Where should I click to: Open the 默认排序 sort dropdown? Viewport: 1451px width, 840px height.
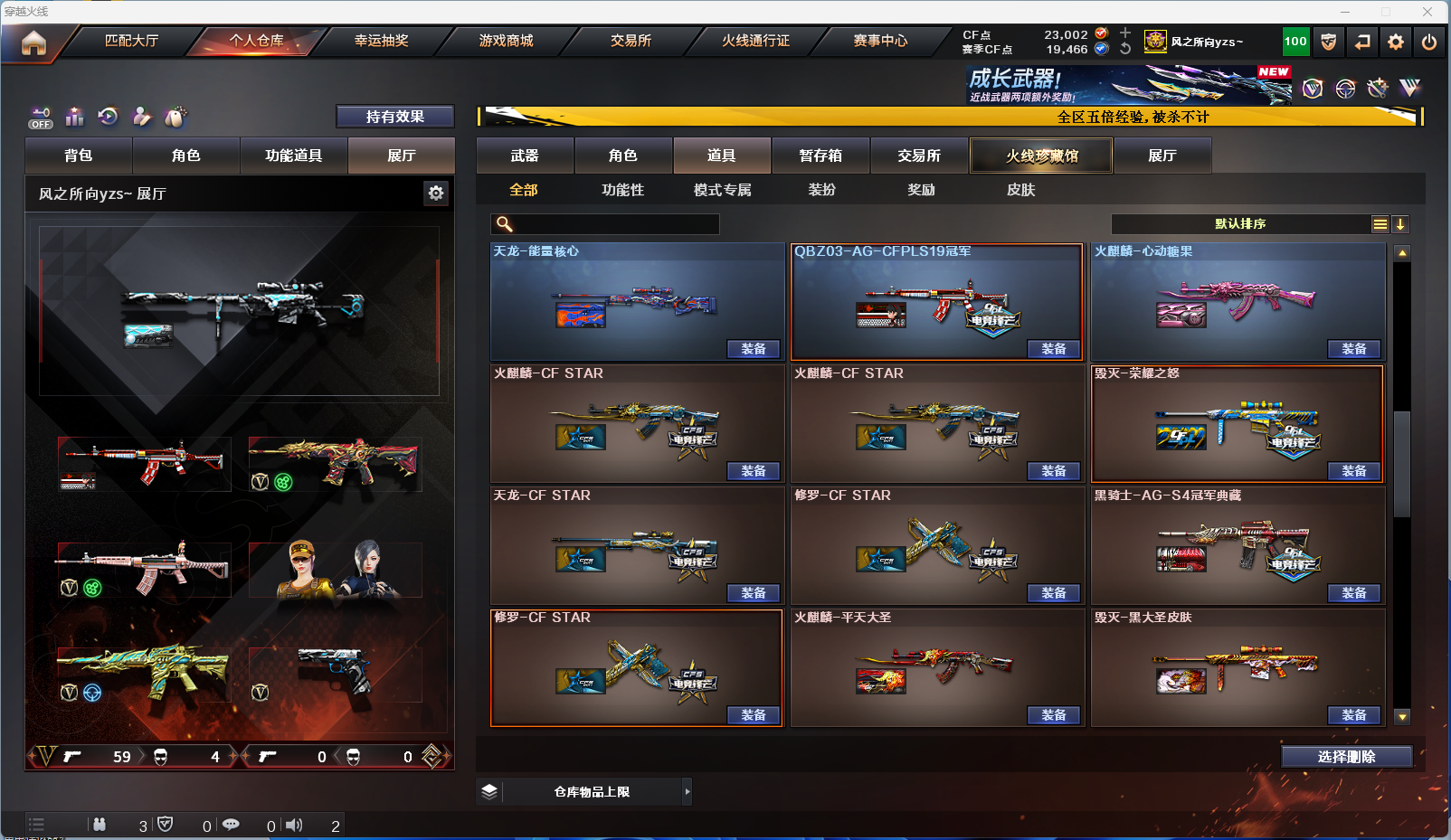coord(1240,224)
